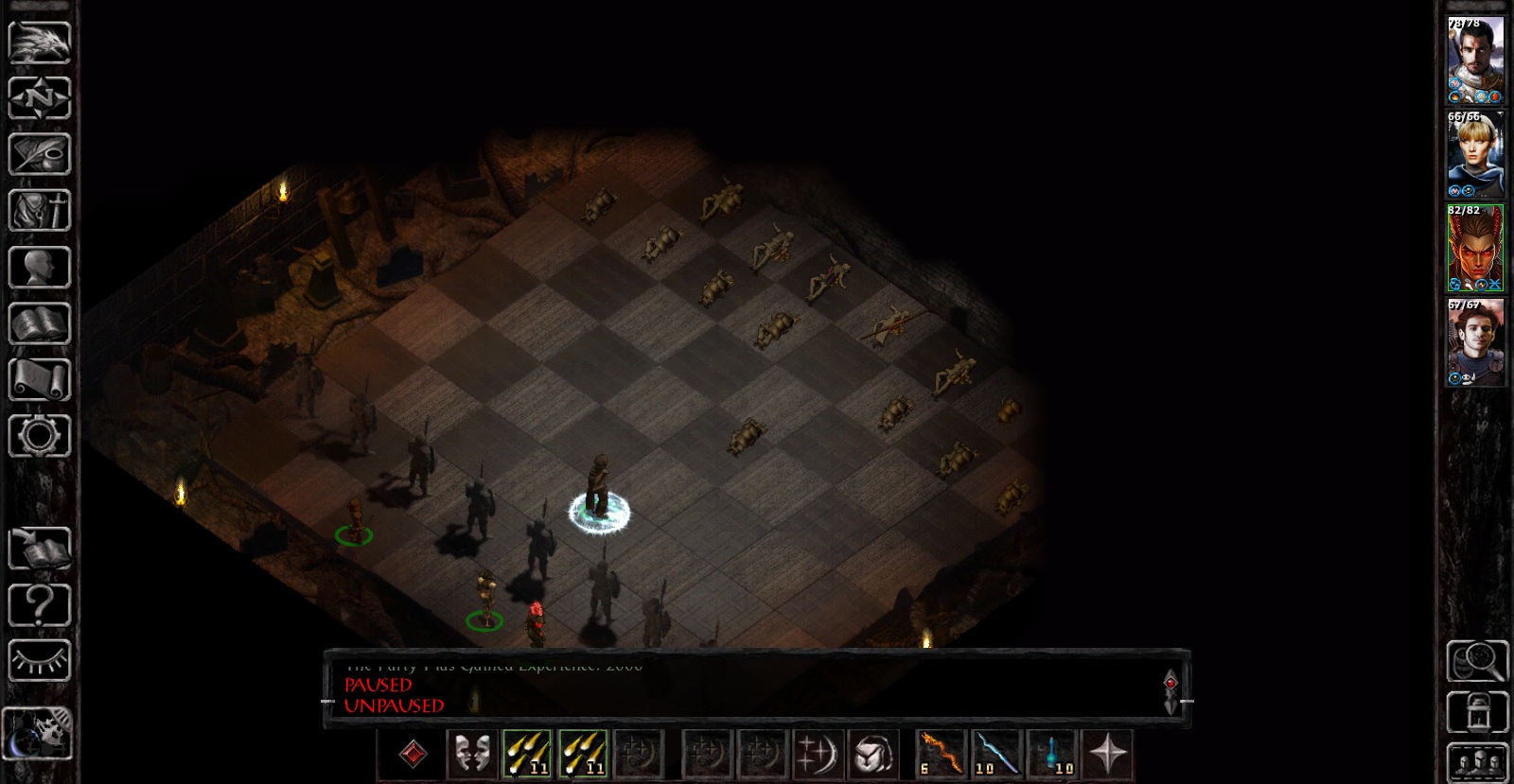
Task: Select the blonde woman portrait
Action: (1475, 153)
